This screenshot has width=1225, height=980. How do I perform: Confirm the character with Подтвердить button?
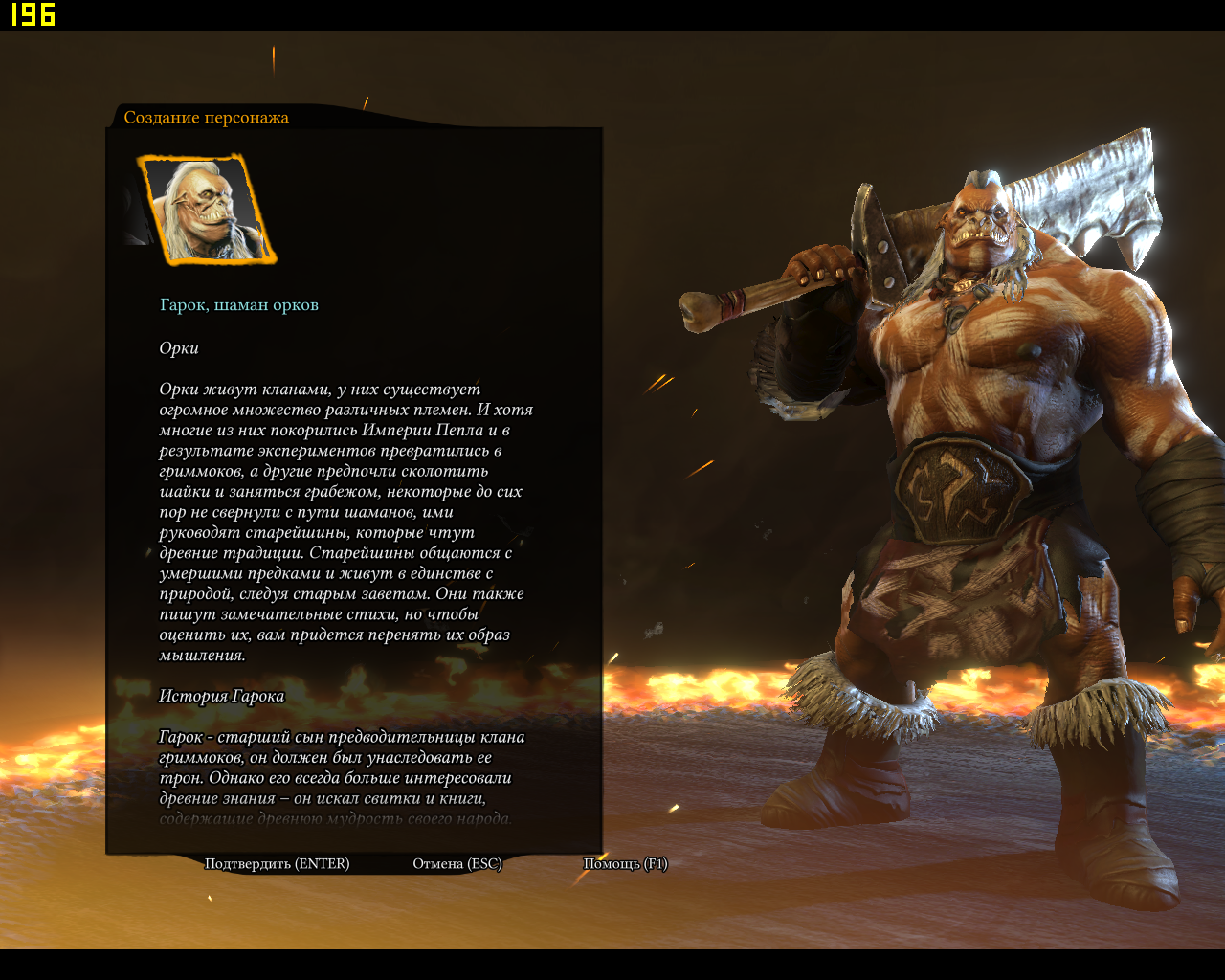click(277, 863)
